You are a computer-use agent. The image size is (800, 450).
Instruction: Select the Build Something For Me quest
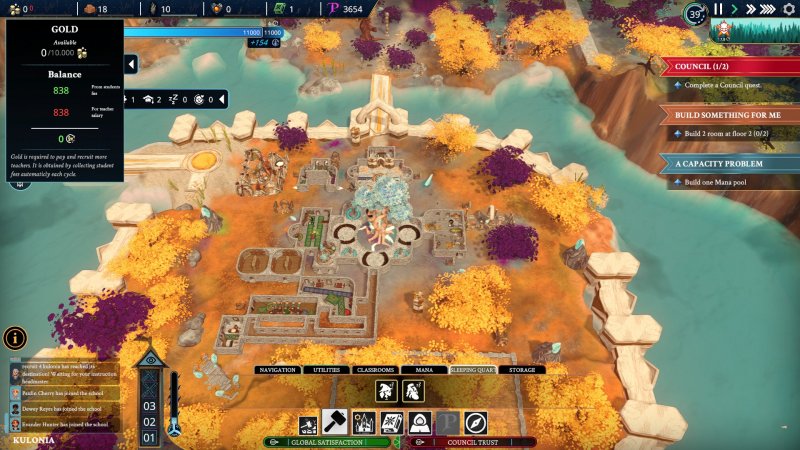click(x=730, y=115)
